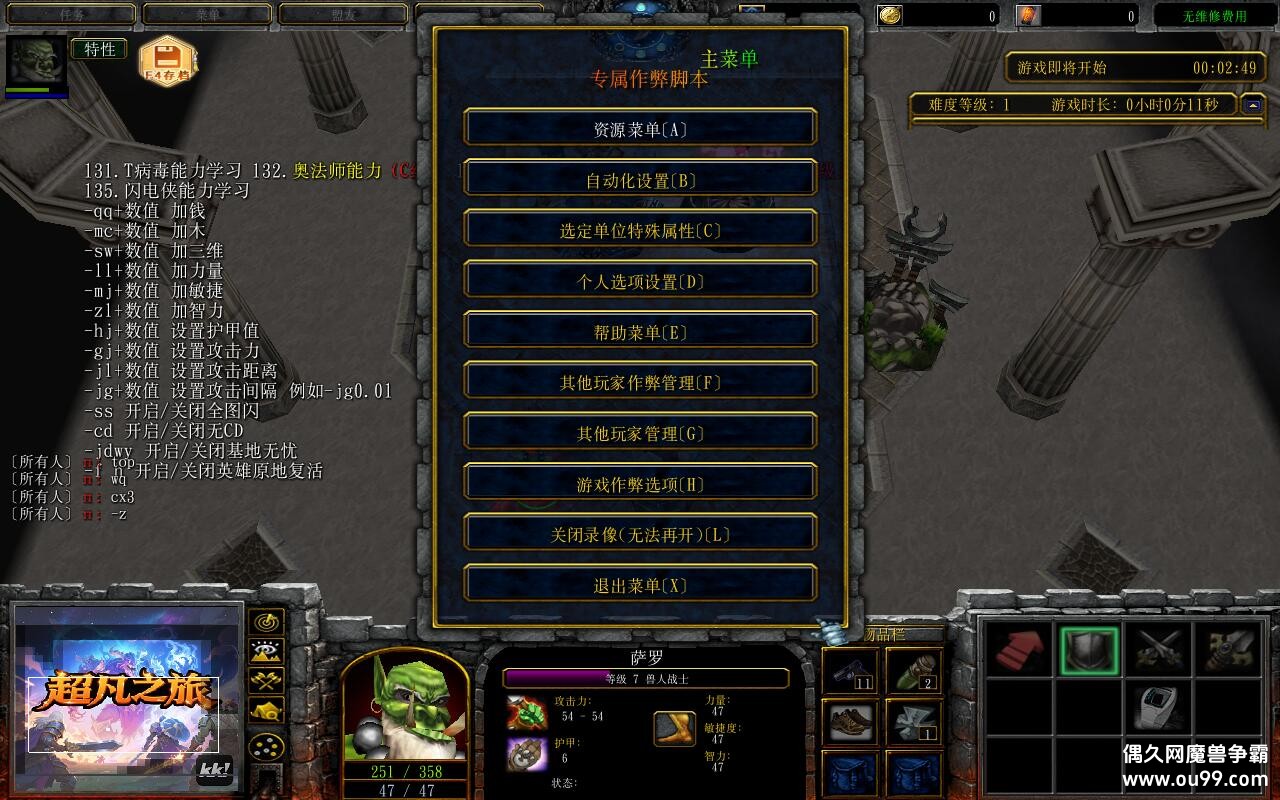Select the orc hero portrait icon at top-left

point(36,62)
